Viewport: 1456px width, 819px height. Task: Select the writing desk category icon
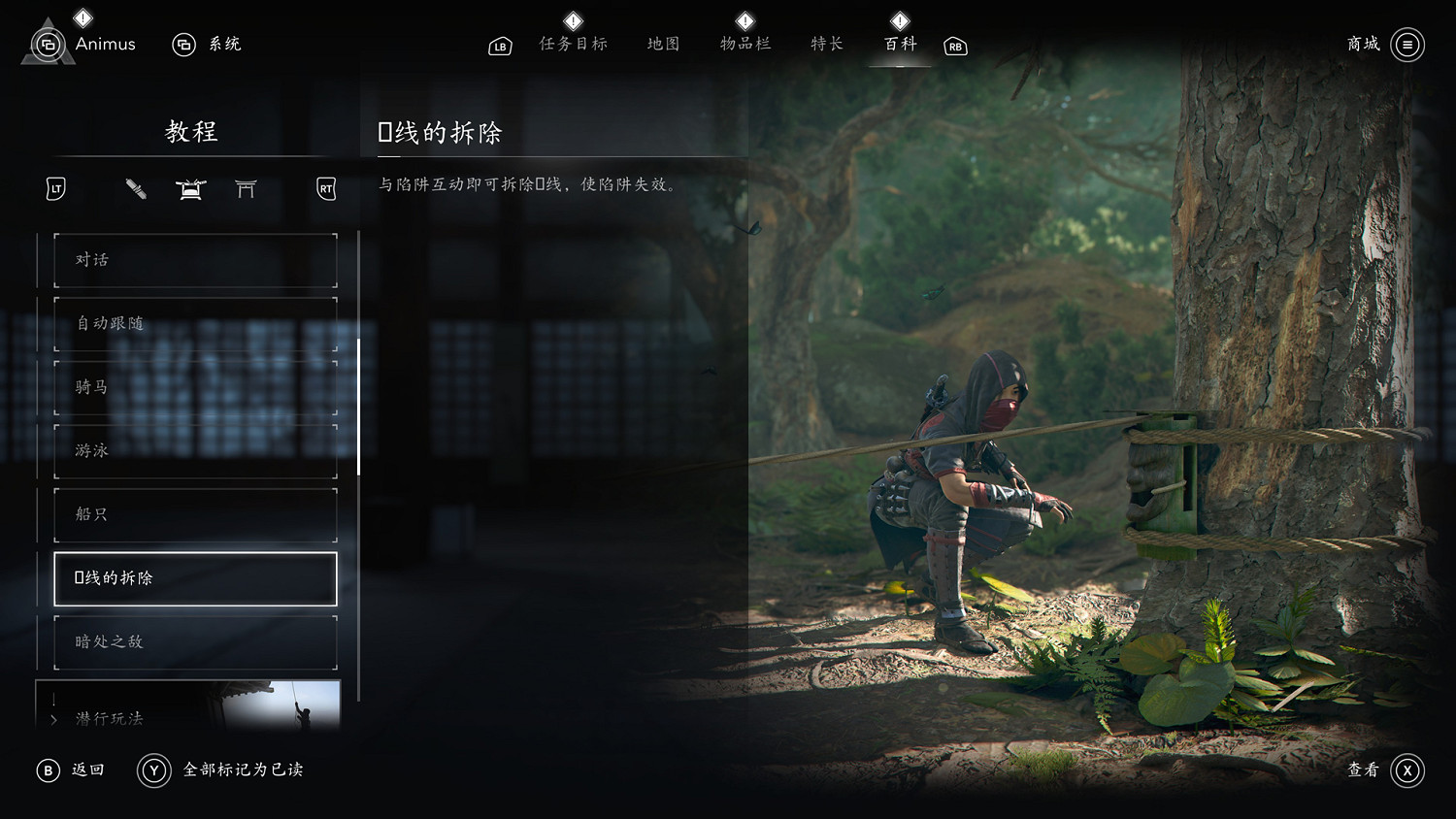tap(190, 190)
